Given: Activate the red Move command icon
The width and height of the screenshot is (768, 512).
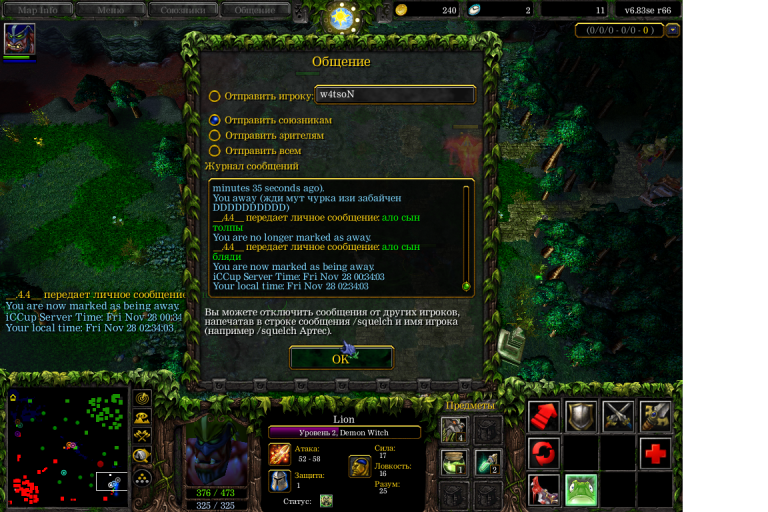Looking at the screenshot, I should coord(543,416).
